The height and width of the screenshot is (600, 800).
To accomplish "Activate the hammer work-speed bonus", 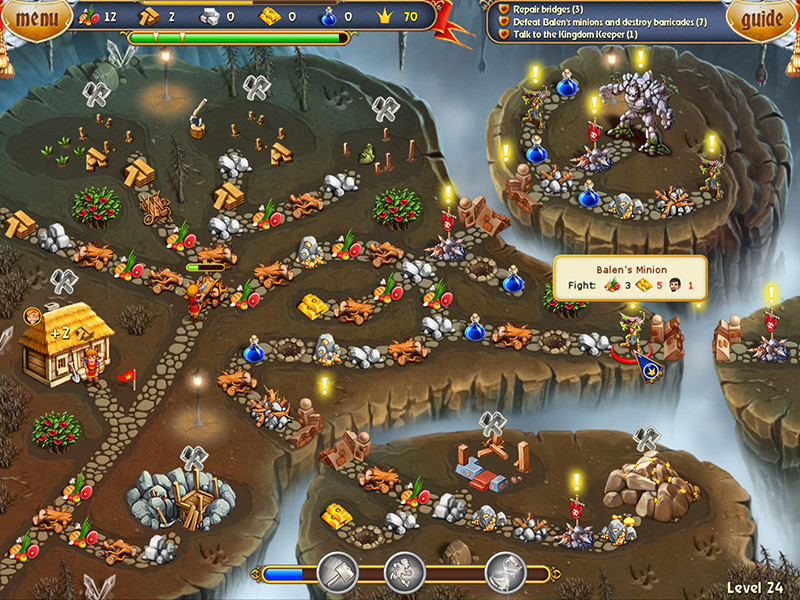I will (337, 573).
